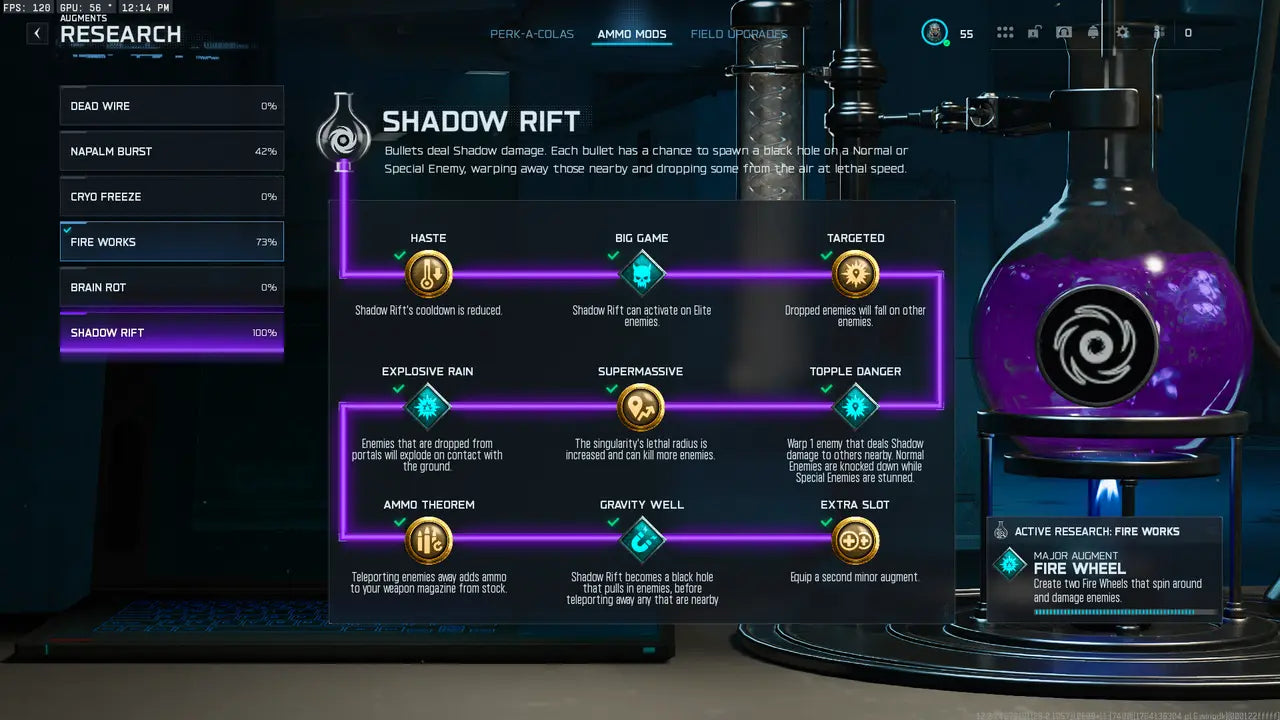Pick the Topple Danger augment

pos(855,407)
